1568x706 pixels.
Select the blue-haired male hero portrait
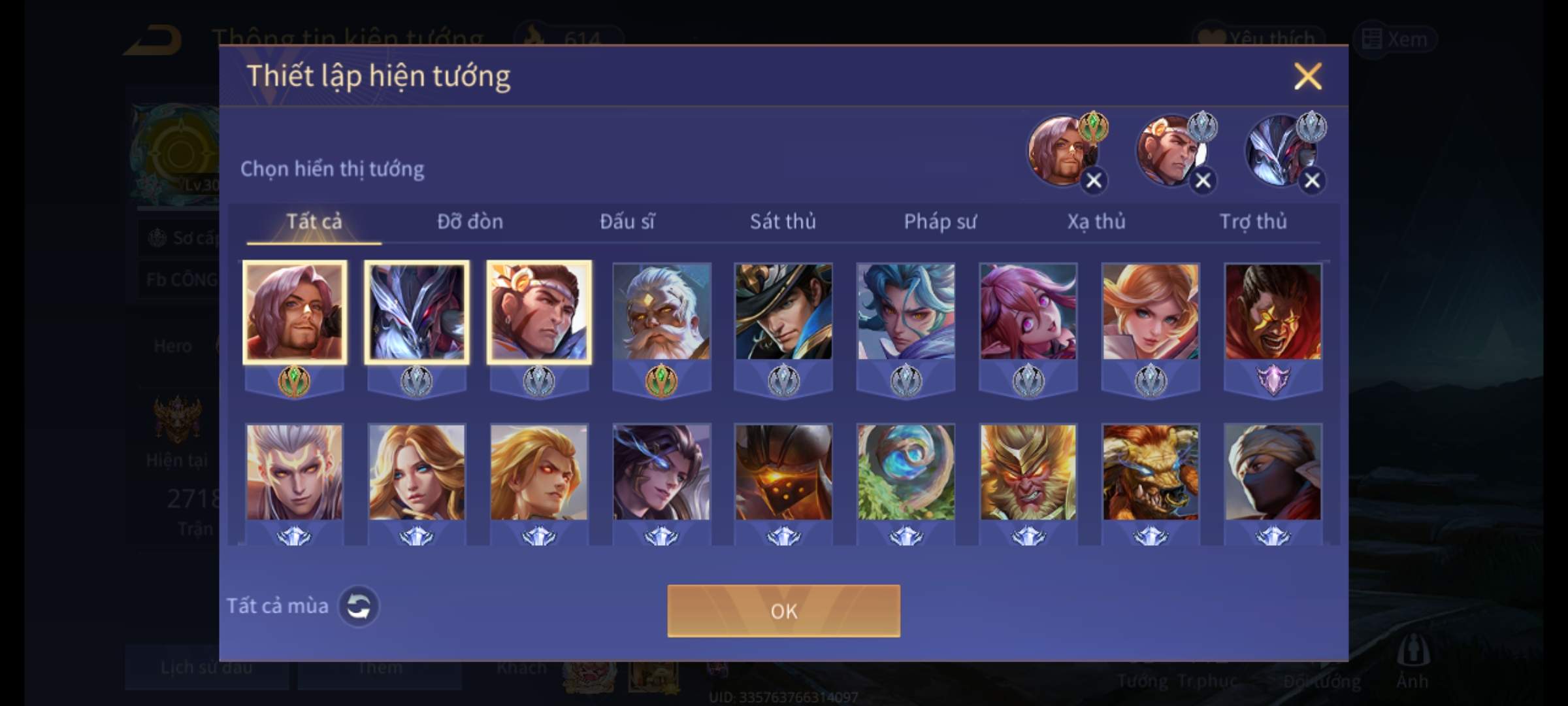click(x=906, y=312)
